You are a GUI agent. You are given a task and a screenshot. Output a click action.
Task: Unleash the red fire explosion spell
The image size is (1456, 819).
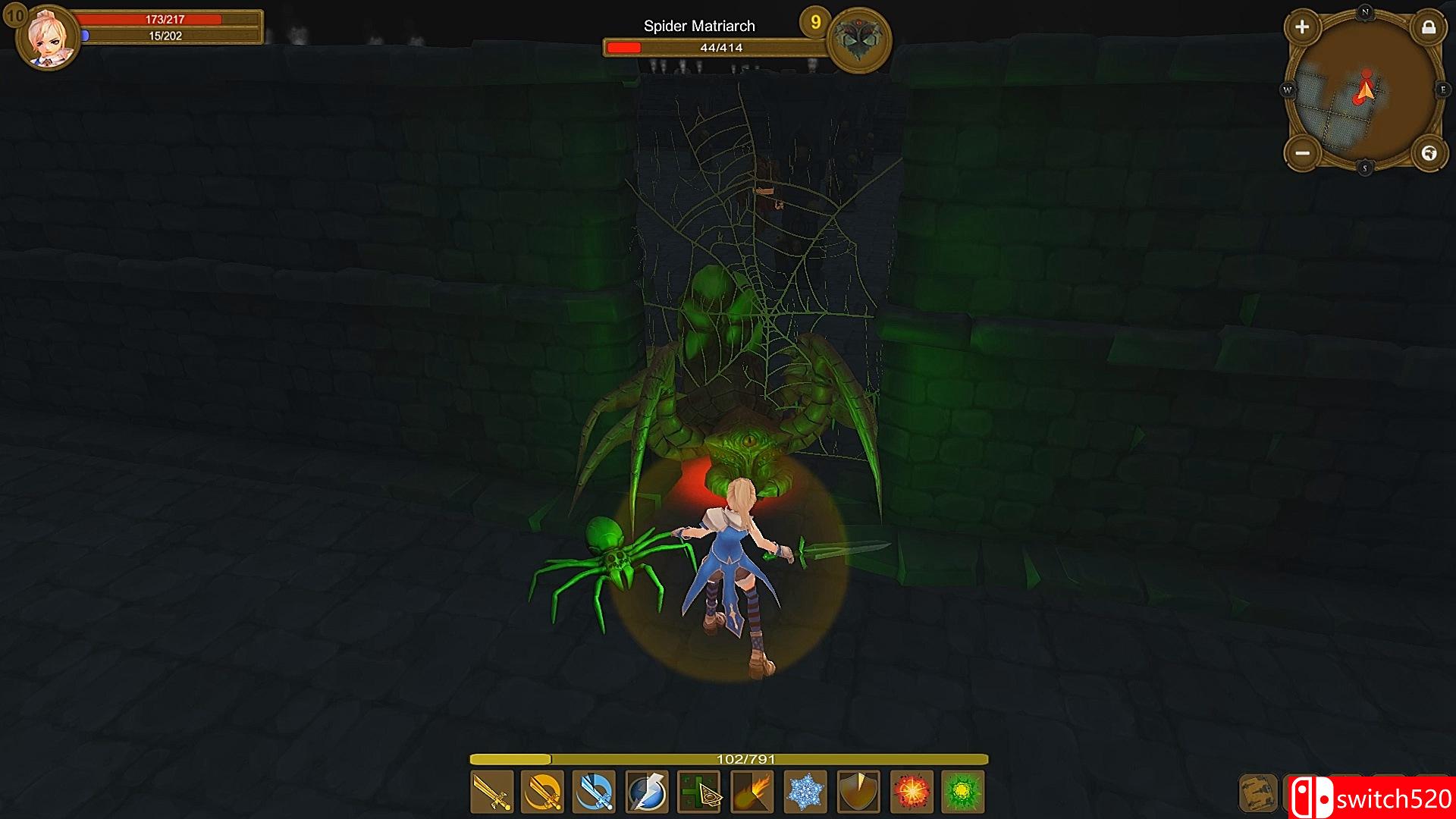tap(911, 792)
